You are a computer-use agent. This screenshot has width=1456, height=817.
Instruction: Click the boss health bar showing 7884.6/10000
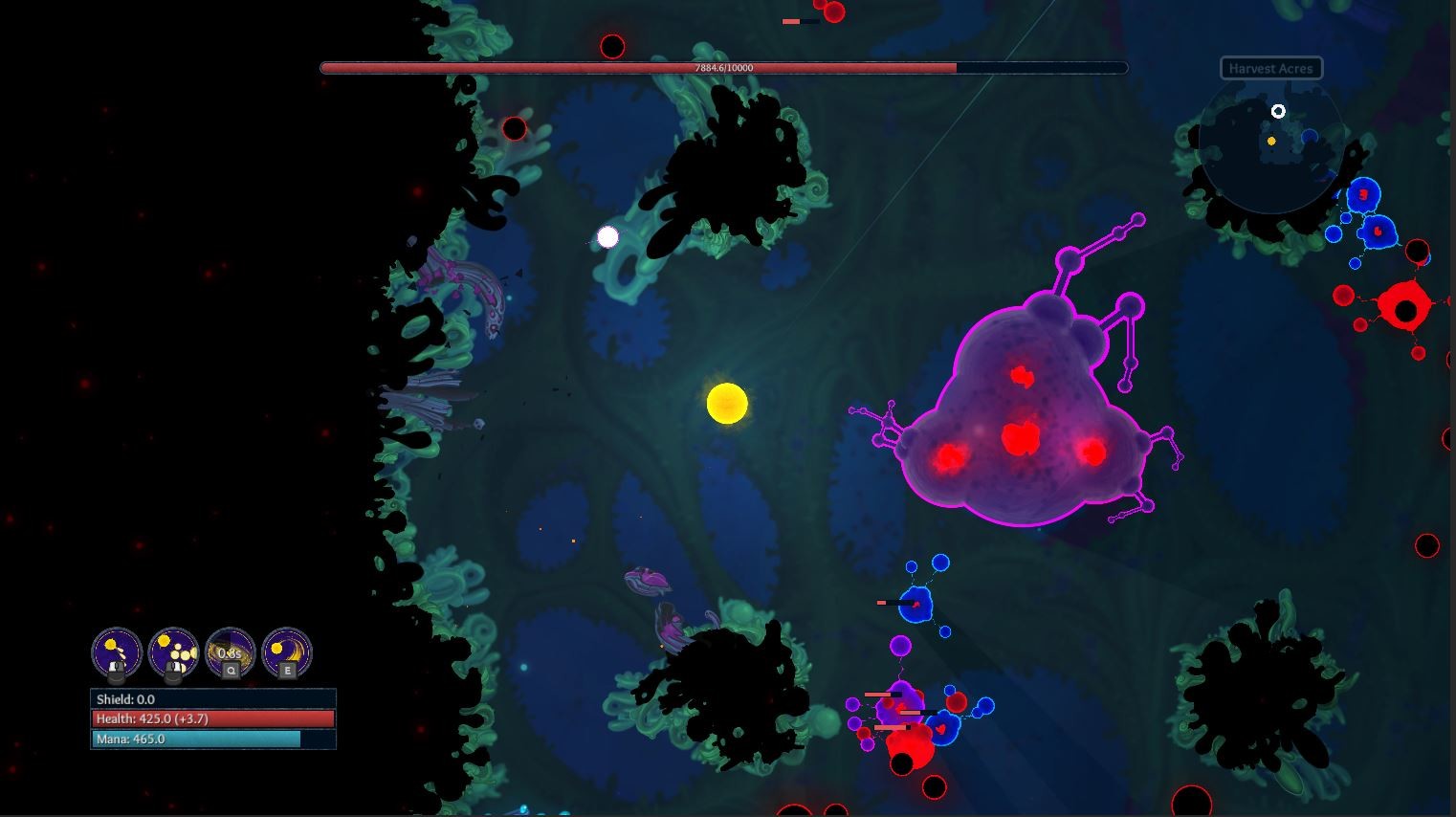click(722, 68)
